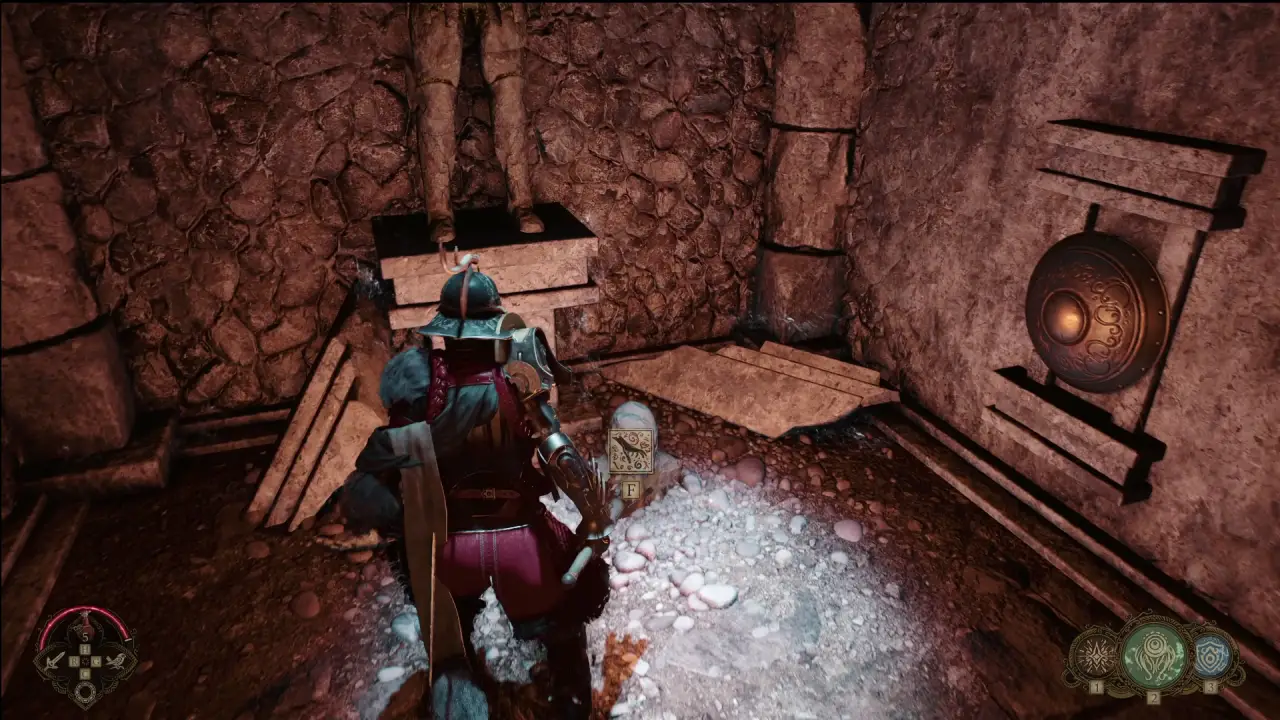Activate the starburst rune ability
The height and width of the screenshot is (720, 1280).
pyautogui.click(x=1094, y=657)
